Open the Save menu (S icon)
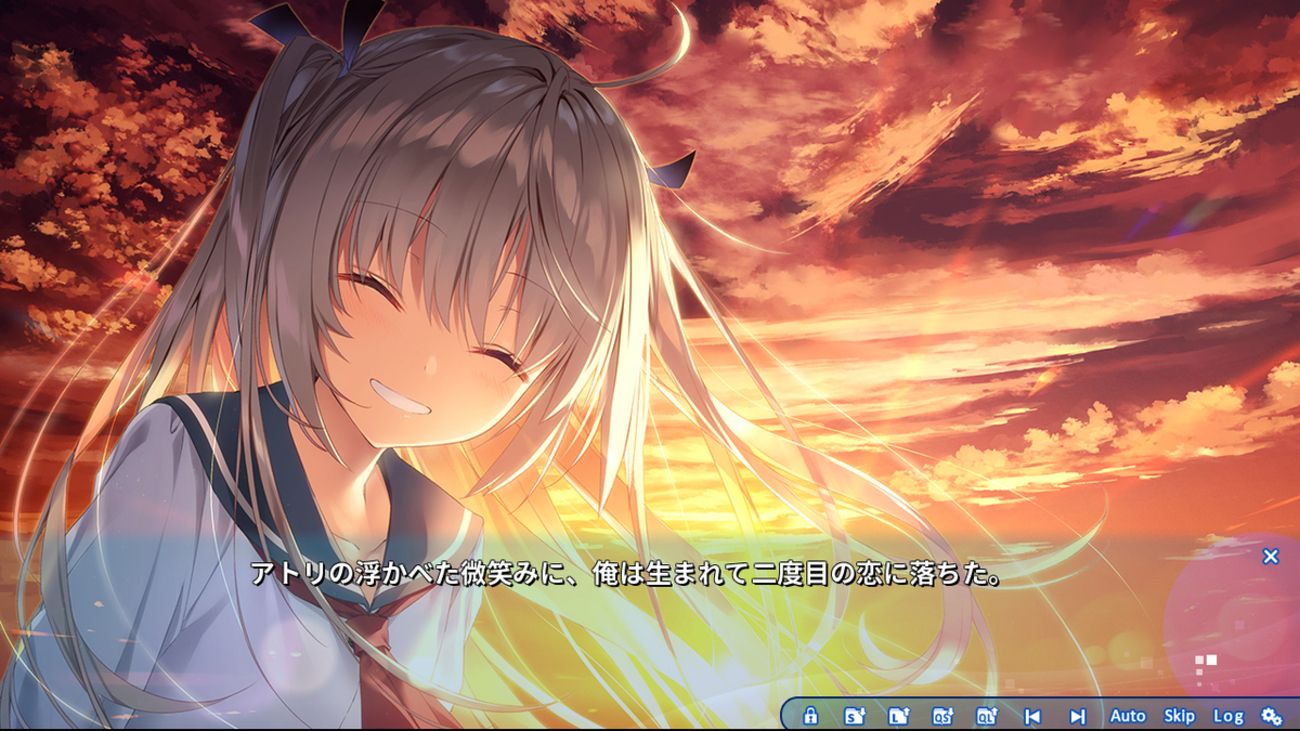The image size is (1300, 731). (854, 716)
